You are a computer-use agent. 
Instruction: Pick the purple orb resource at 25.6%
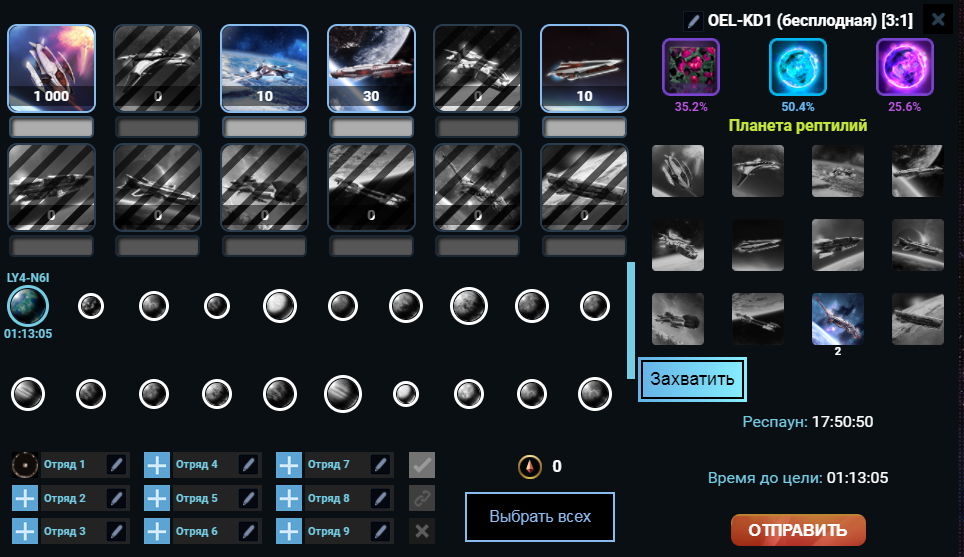(x=904, y=67)
